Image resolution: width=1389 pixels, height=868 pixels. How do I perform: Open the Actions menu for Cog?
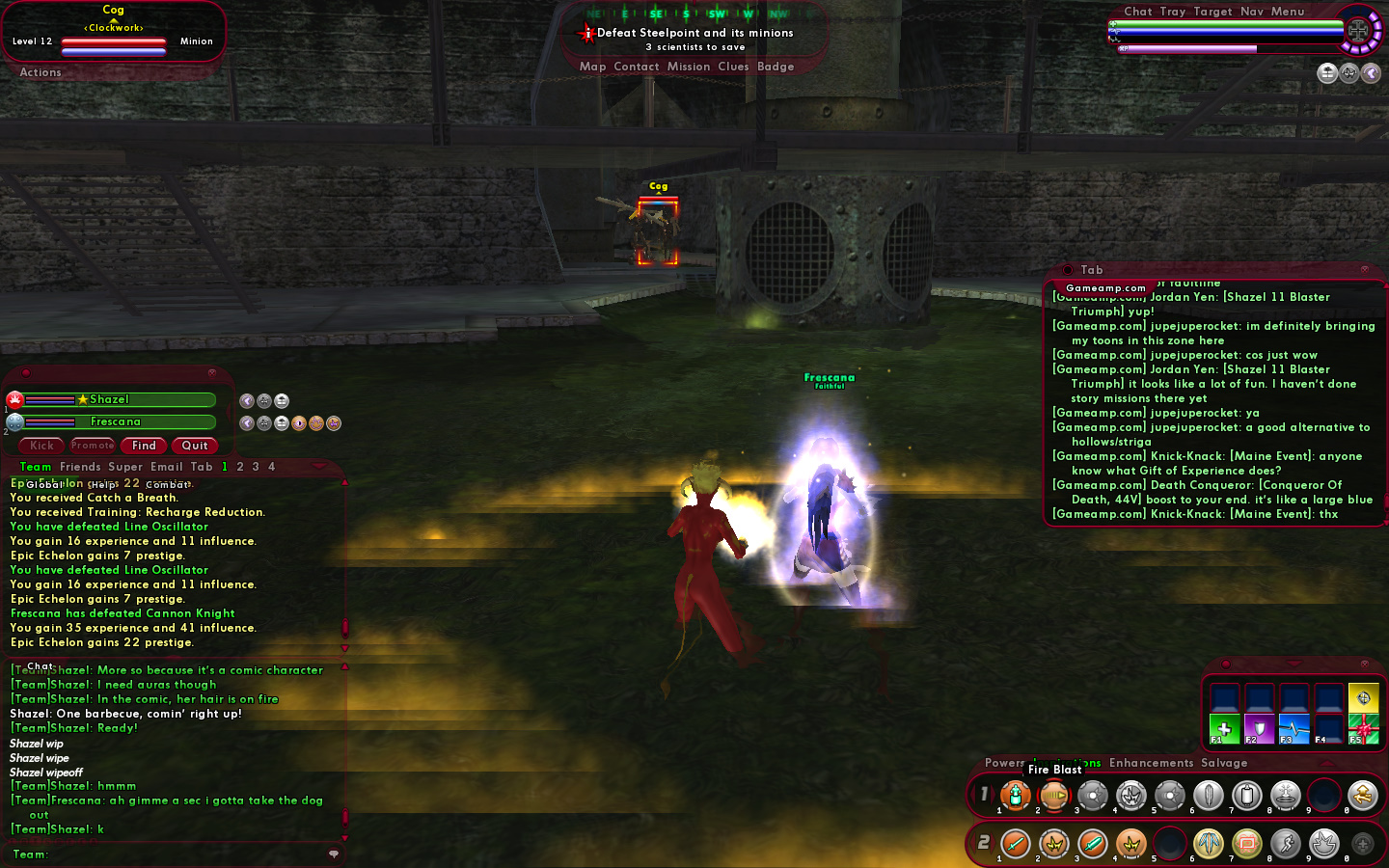(41, 72)
